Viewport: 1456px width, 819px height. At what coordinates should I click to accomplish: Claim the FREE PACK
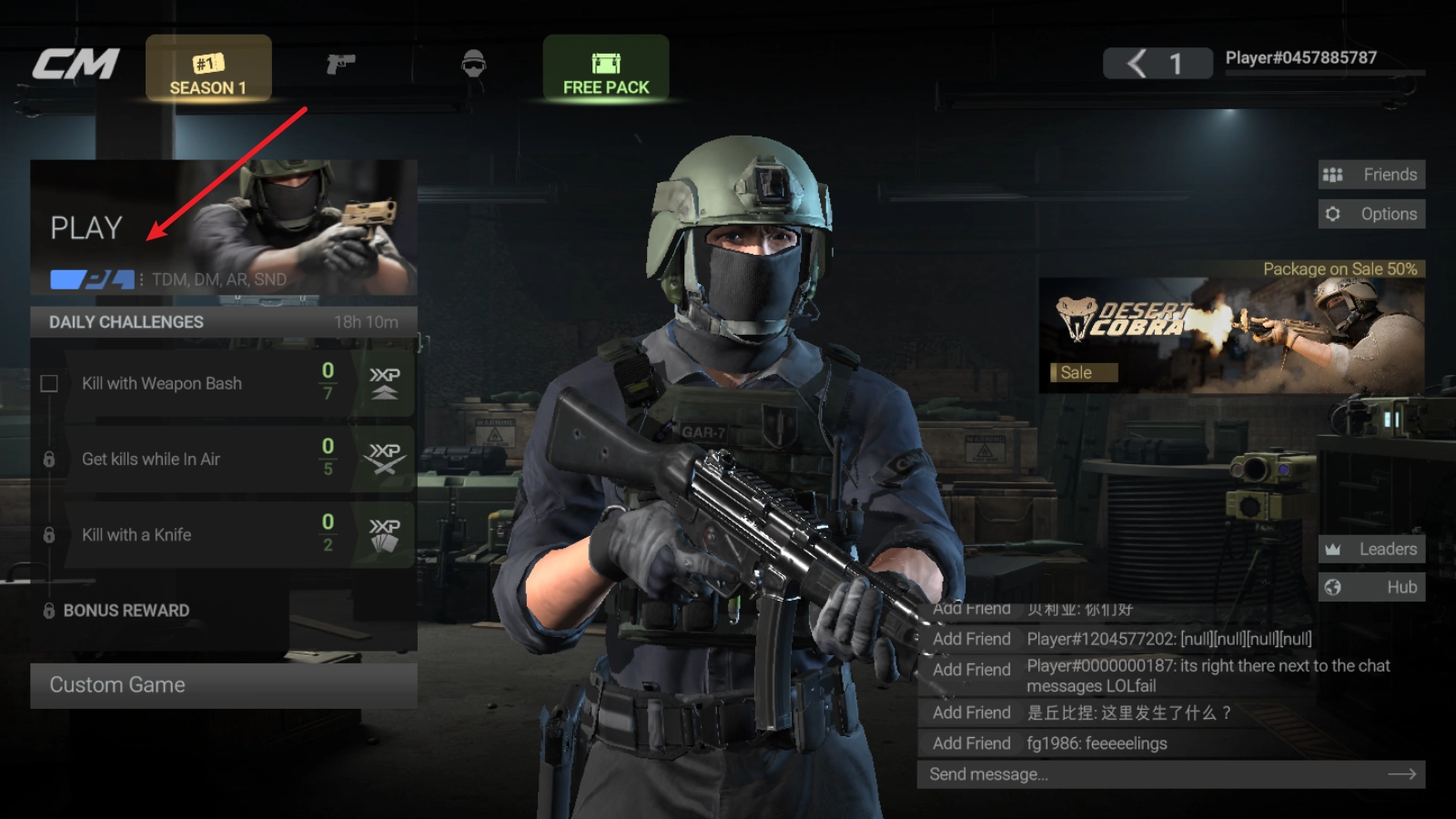(606, 70)
